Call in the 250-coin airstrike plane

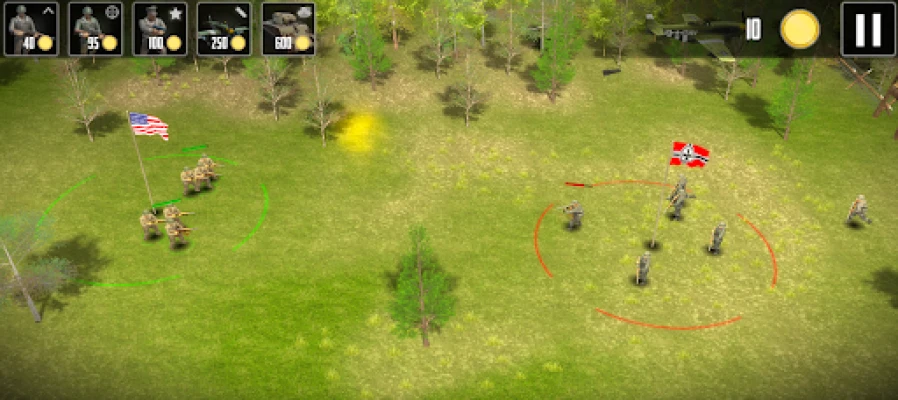coord(223,28)
